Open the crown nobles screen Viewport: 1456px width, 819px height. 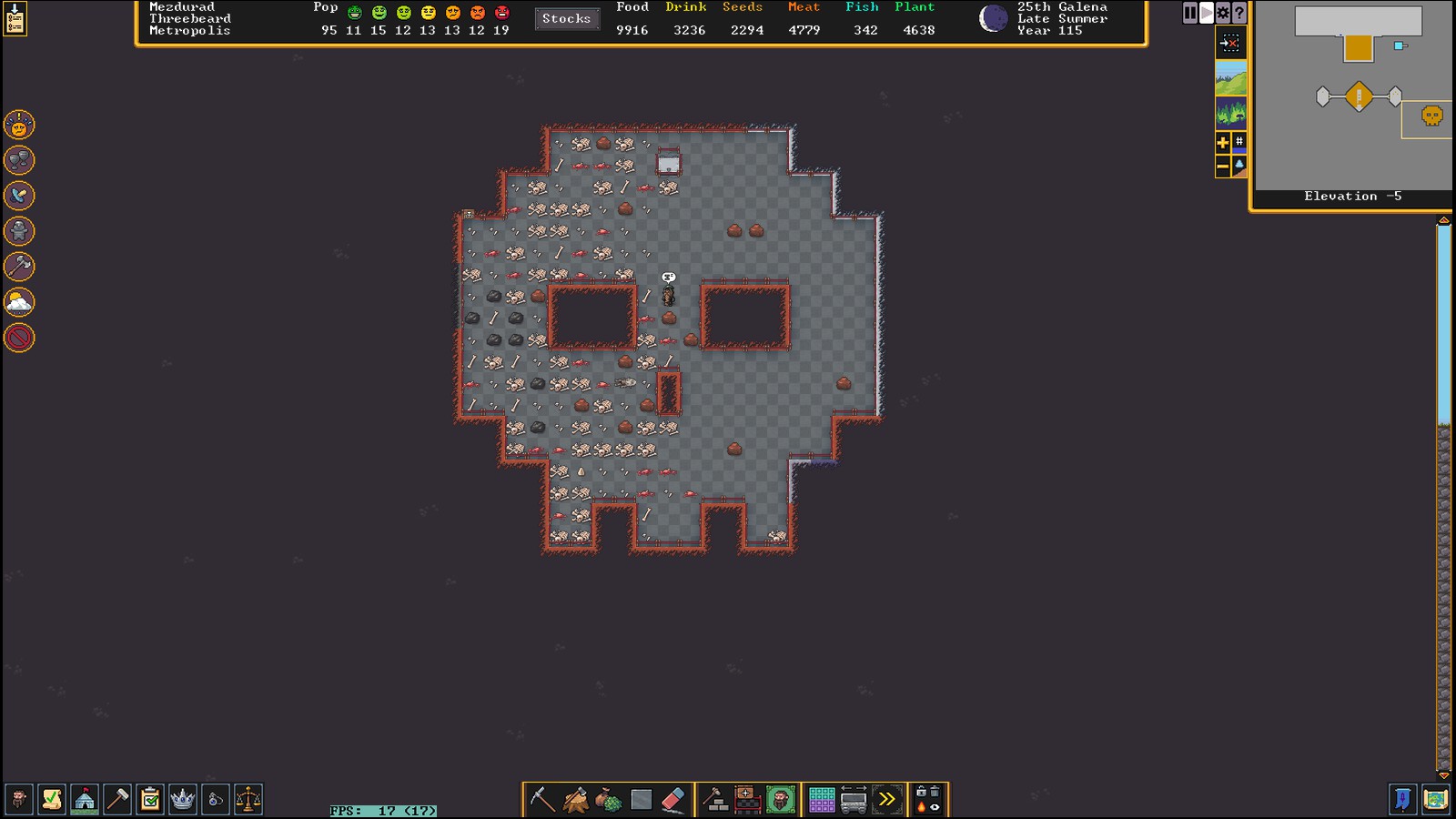click(x=183, y=800)
